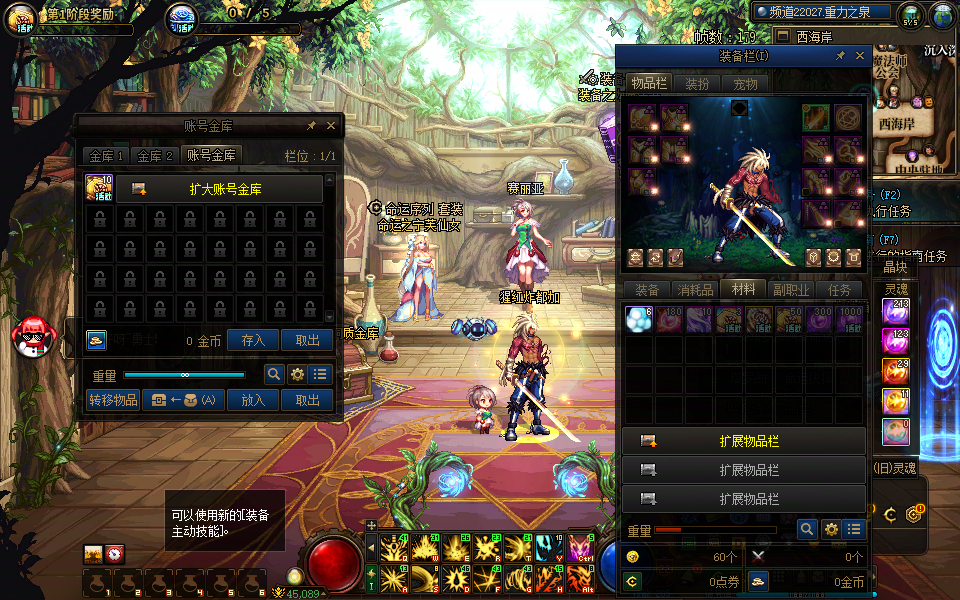Select the white crystal cluster material

(x=637, y=319)
